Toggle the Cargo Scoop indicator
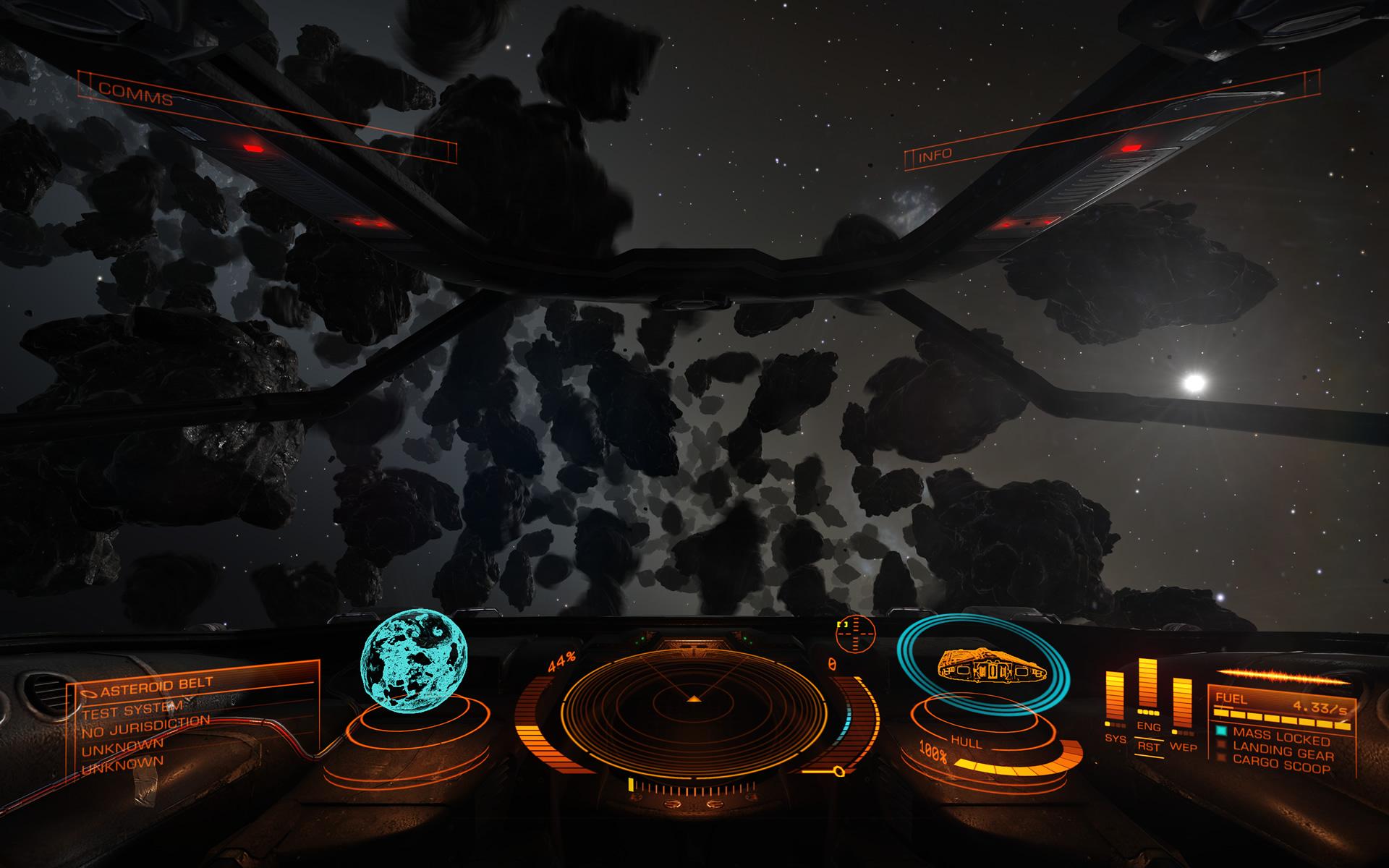 pyautogui.click(x=1281, y=764)
